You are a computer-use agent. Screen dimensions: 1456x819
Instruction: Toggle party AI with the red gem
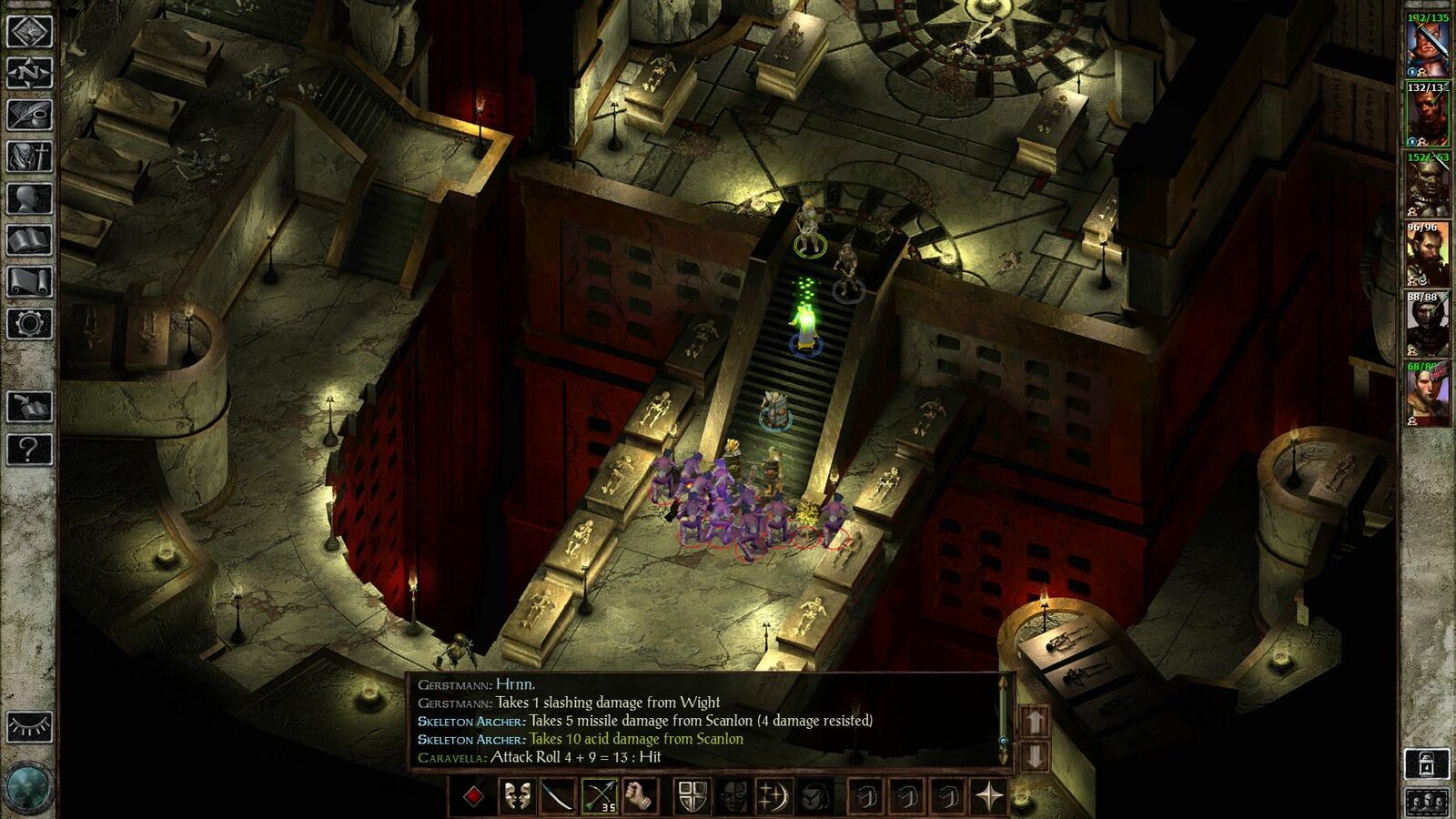coord(473,795)
